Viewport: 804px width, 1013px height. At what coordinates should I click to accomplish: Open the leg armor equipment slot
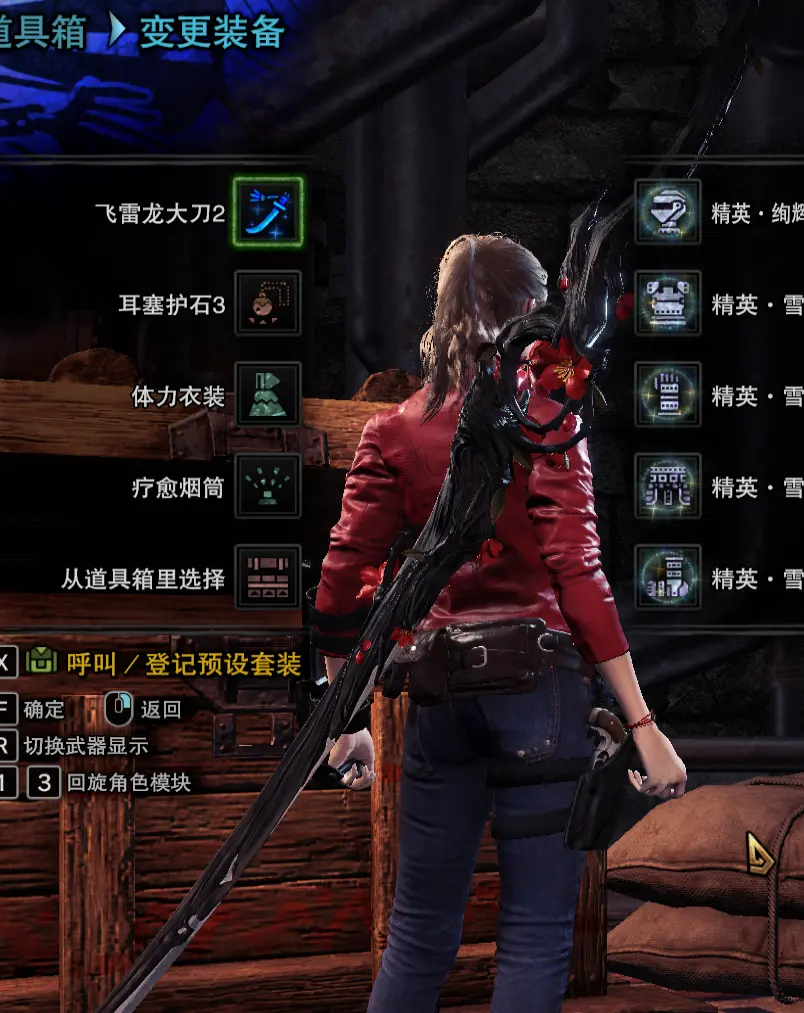point(668,578)
